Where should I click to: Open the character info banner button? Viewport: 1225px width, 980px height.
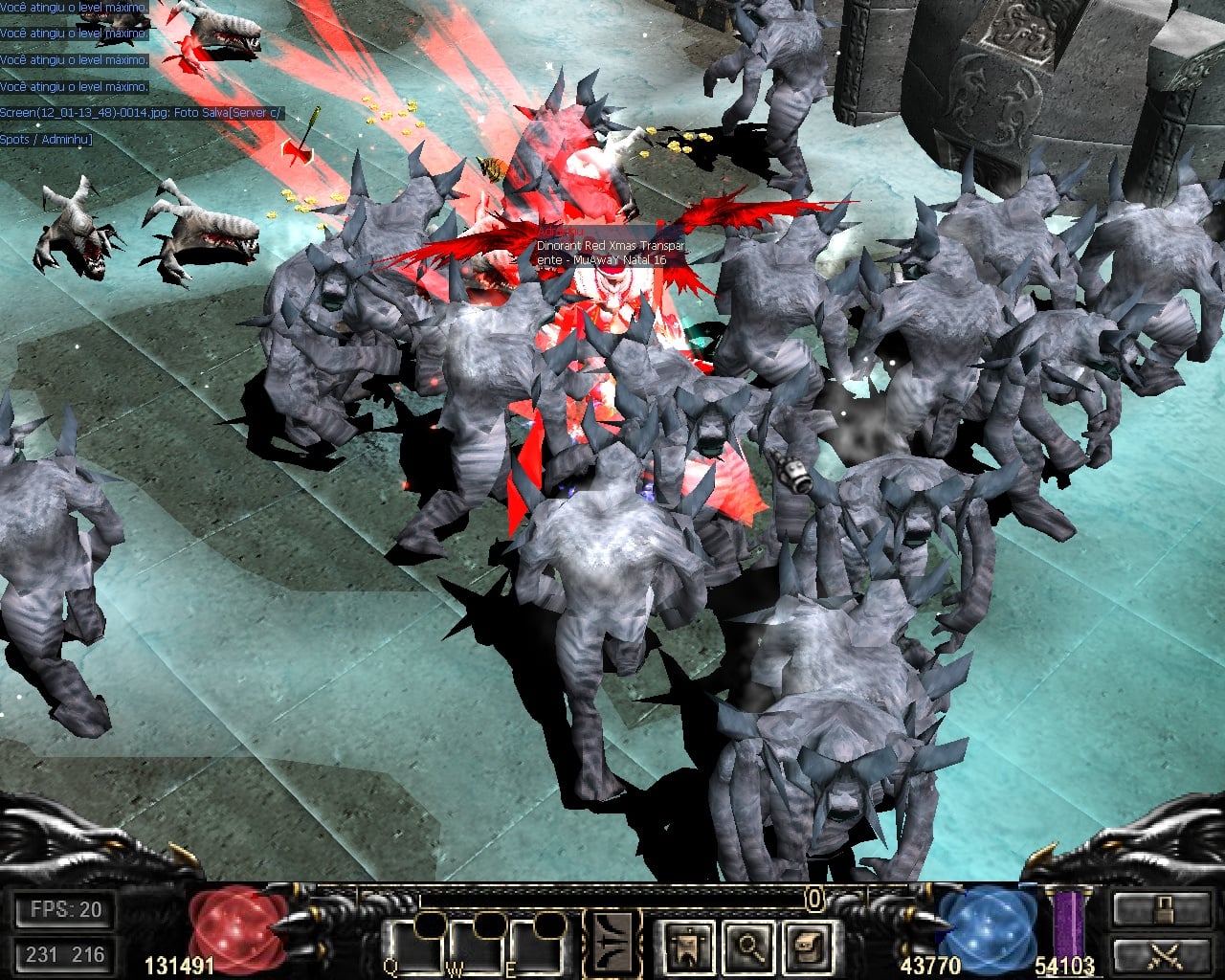688,946
